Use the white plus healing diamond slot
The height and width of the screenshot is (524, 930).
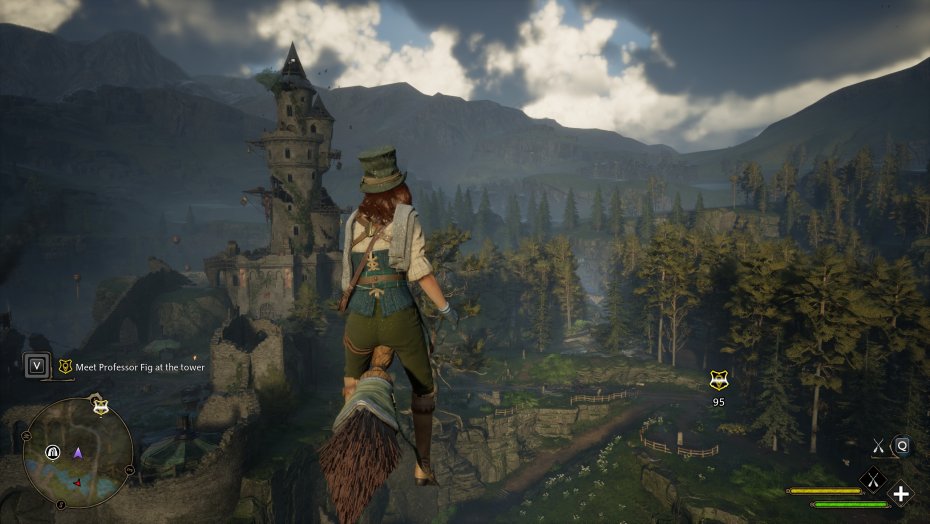pyautogui.click(x=901, y=493)
